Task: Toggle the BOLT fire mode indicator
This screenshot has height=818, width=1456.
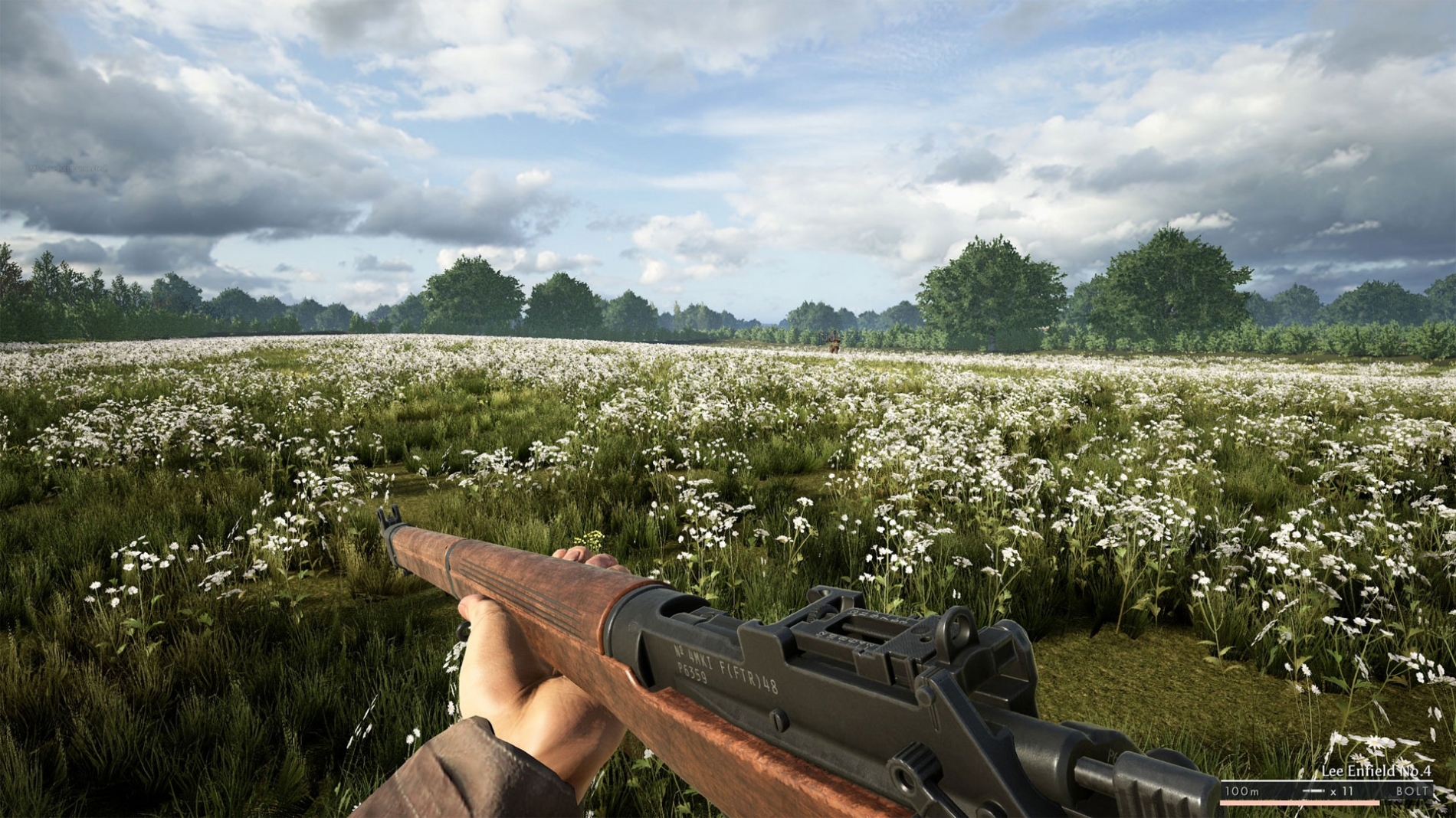Action: pyautogui.click(x=1412, y=790)
